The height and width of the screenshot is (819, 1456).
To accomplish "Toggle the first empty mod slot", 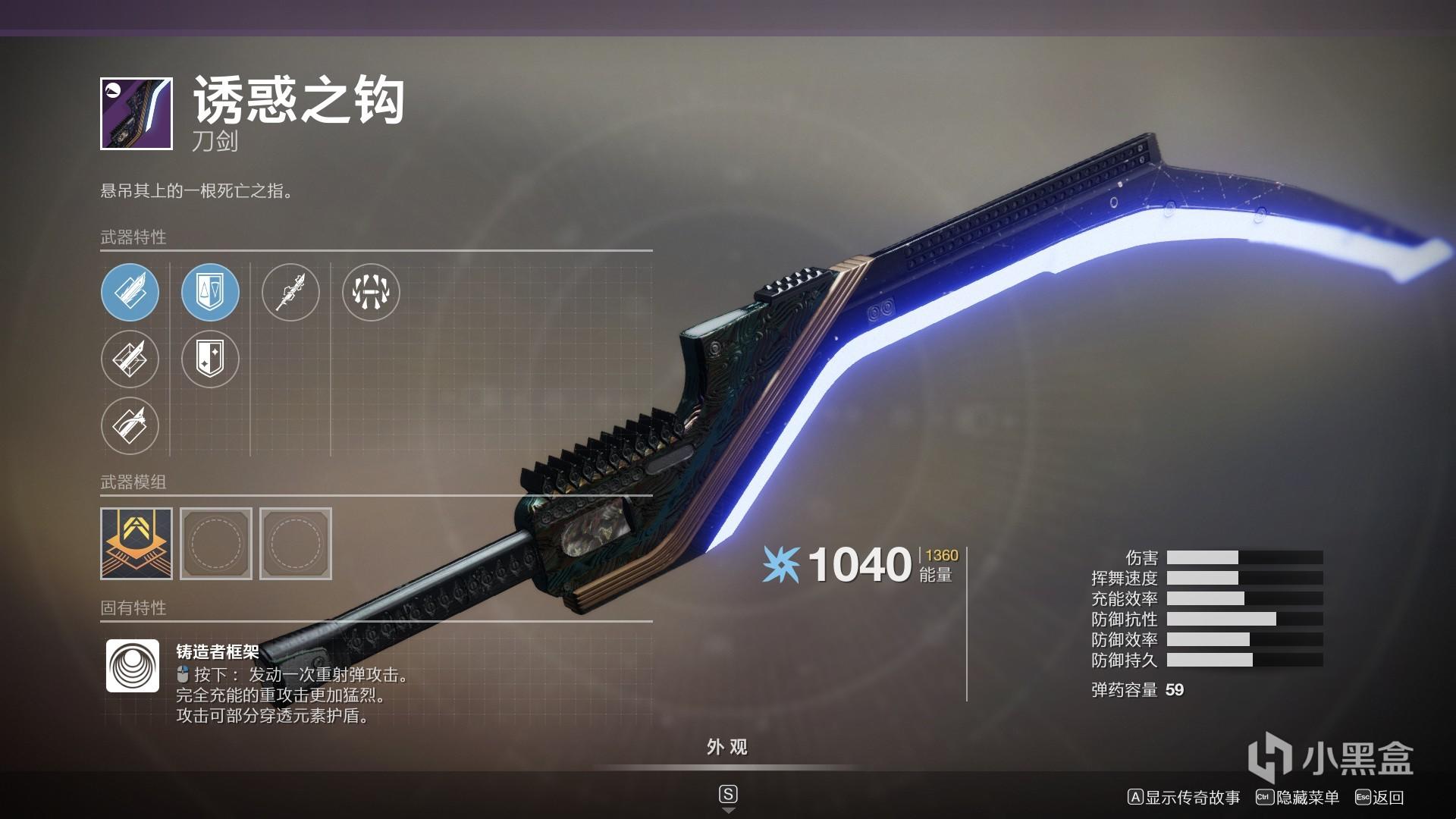I will [x=216, y=543].
